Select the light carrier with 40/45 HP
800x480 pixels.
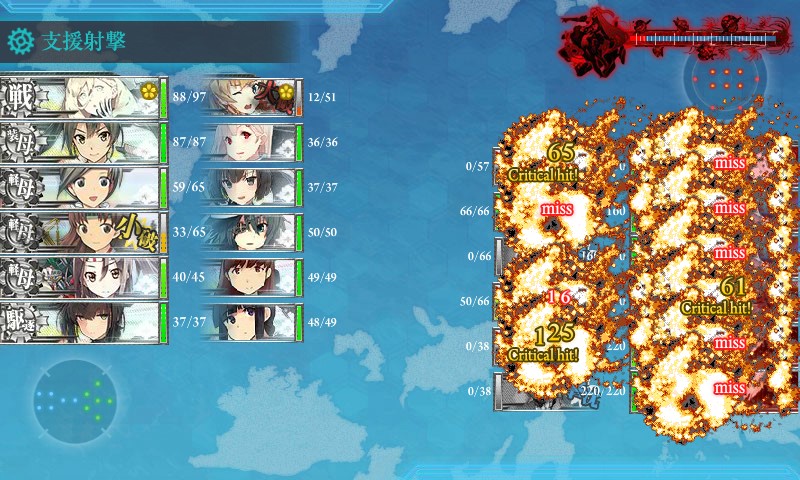pyautogui.click(x=82, y=277)
